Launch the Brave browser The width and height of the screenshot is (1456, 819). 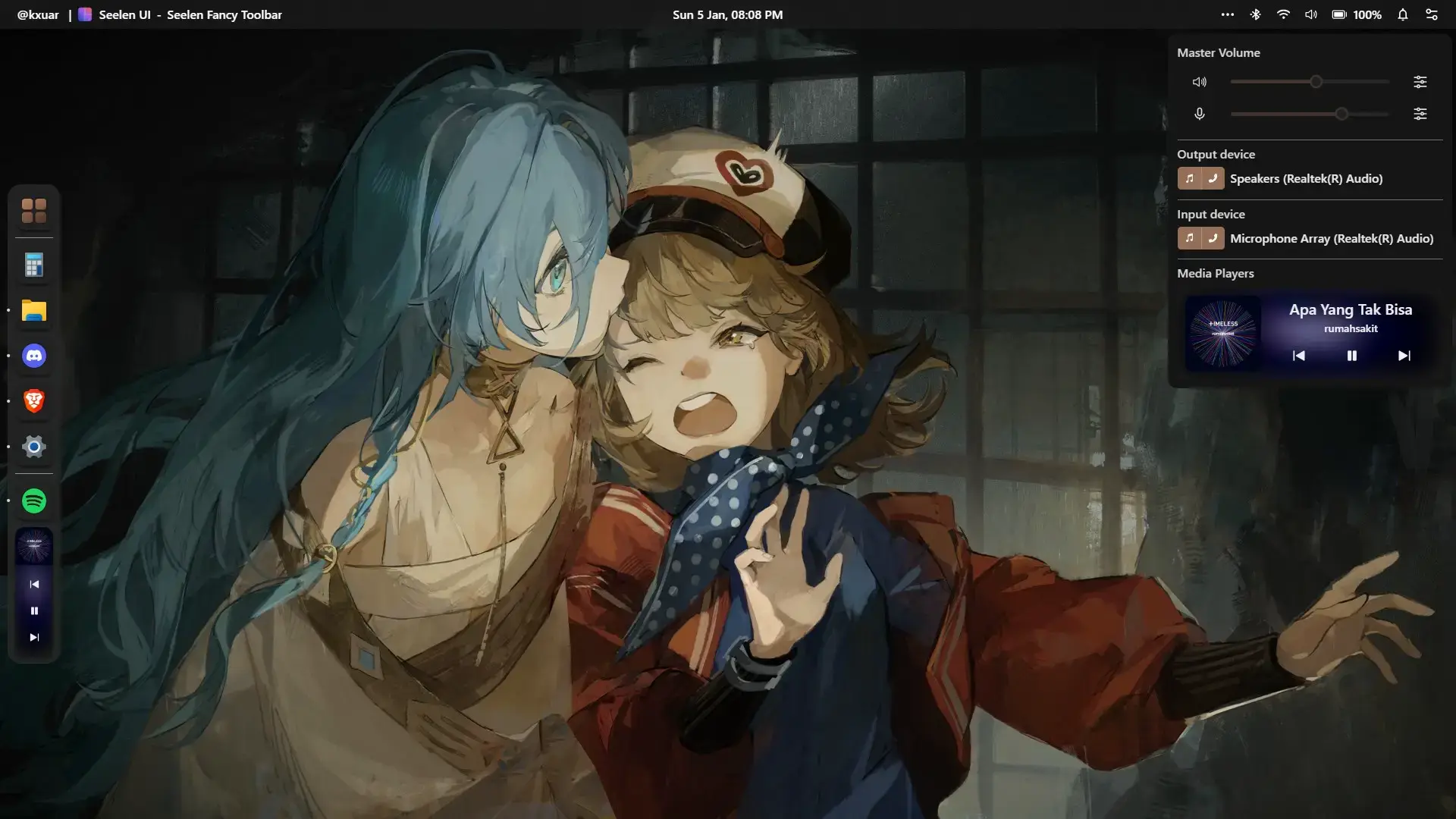[x=33, y=401]
